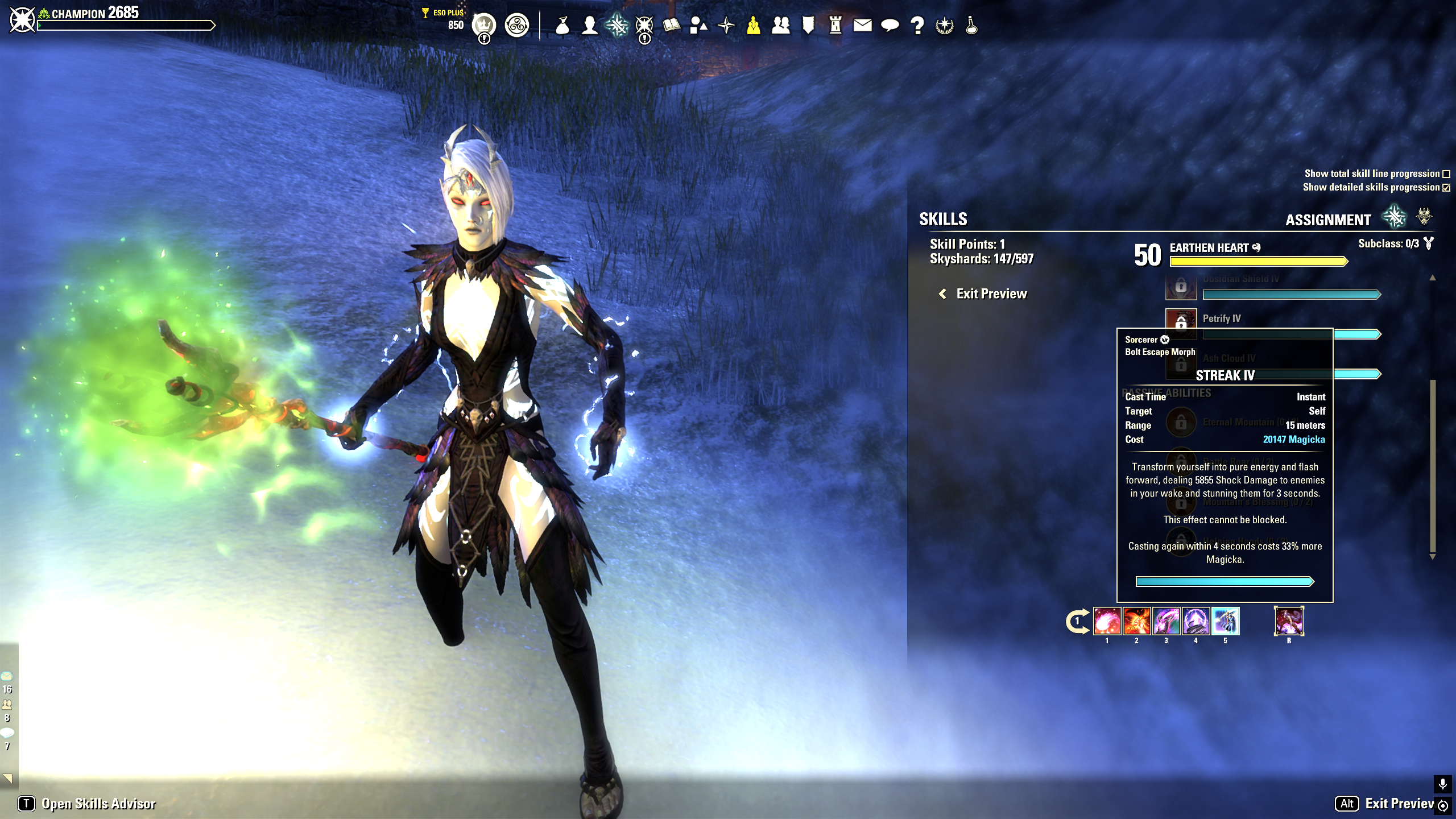Switch to the Assignment skills tab icon

(x=1394, y=217)
